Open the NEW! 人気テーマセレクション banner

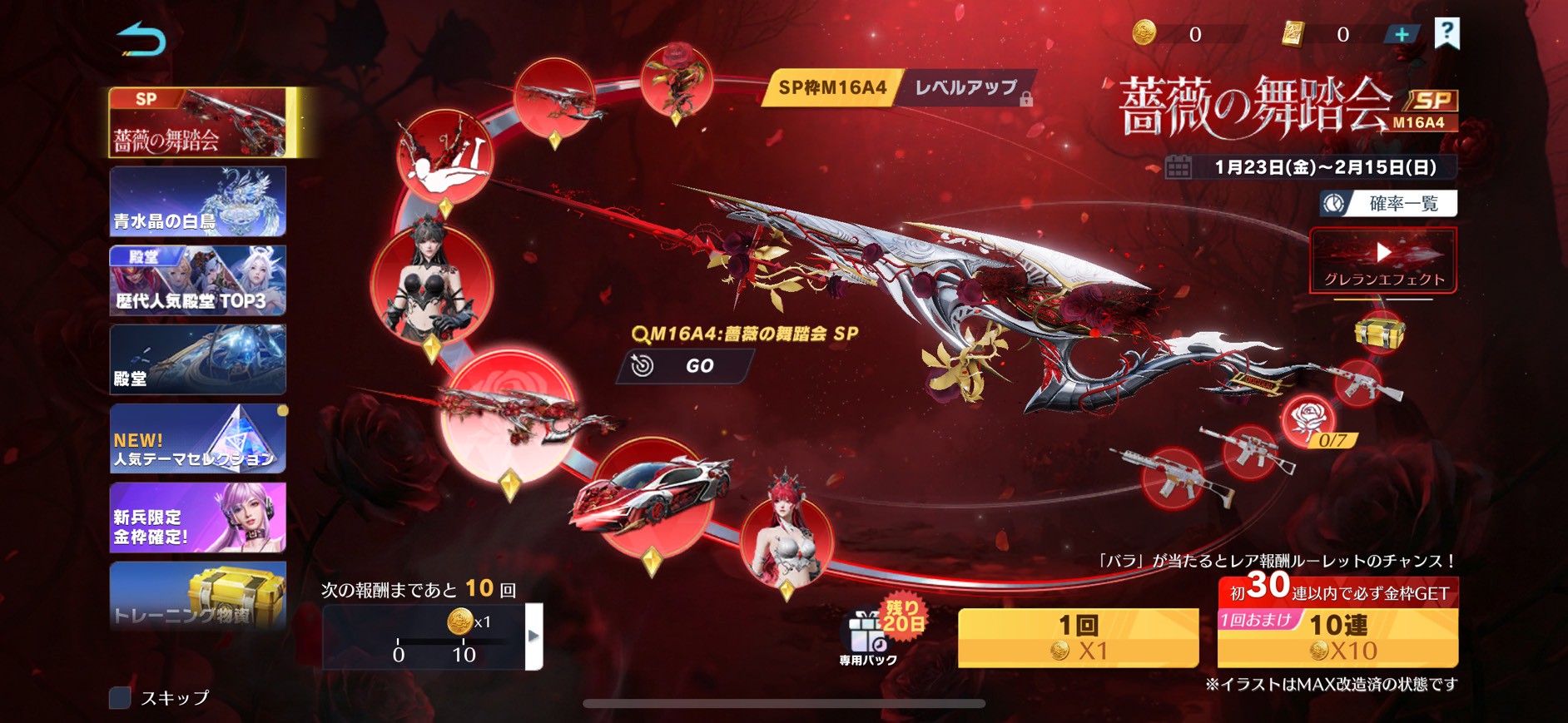(x=198, y=438)
